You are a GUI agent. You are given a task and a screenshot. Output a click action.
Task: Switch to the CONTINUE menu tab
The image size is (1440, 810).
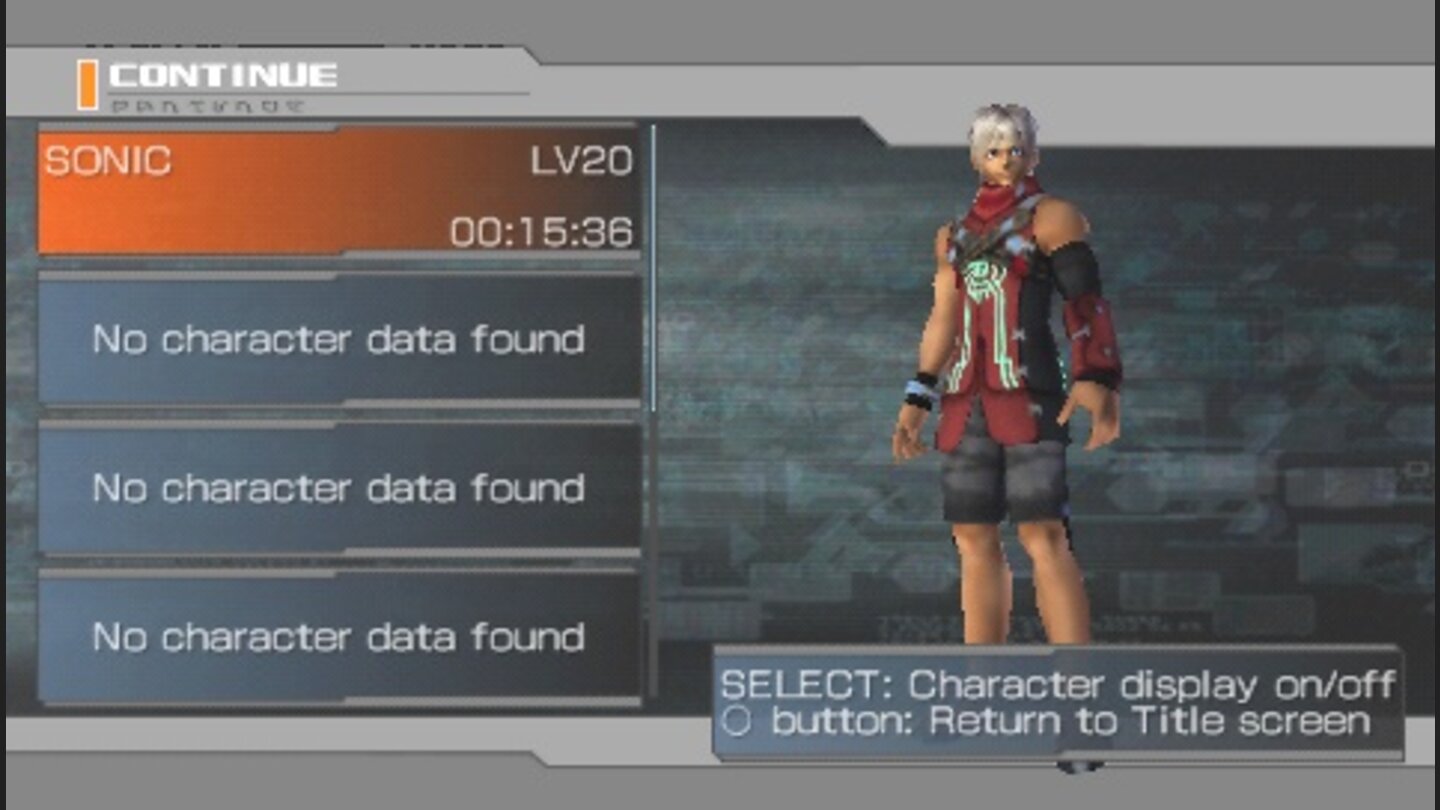220,72
